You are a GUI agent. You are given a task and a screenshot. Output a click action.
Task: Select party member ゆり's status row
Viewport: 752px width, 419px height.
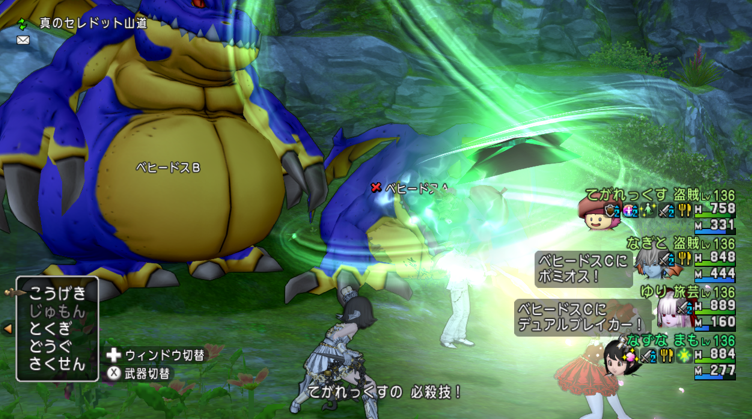[x=690, y=307]
